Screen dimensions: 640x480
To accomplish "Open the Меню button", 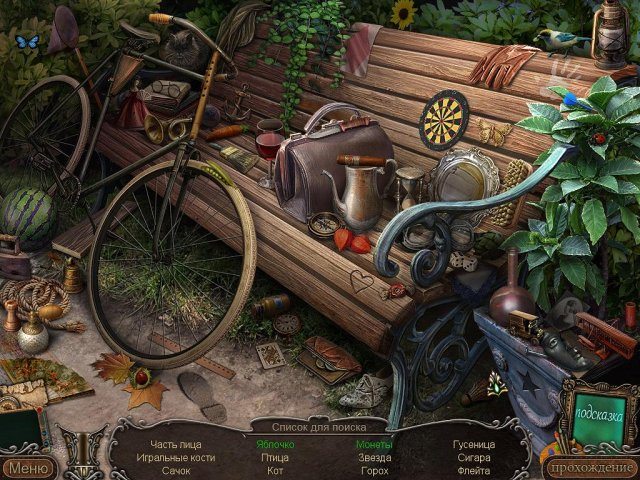I will click(29, 467).
